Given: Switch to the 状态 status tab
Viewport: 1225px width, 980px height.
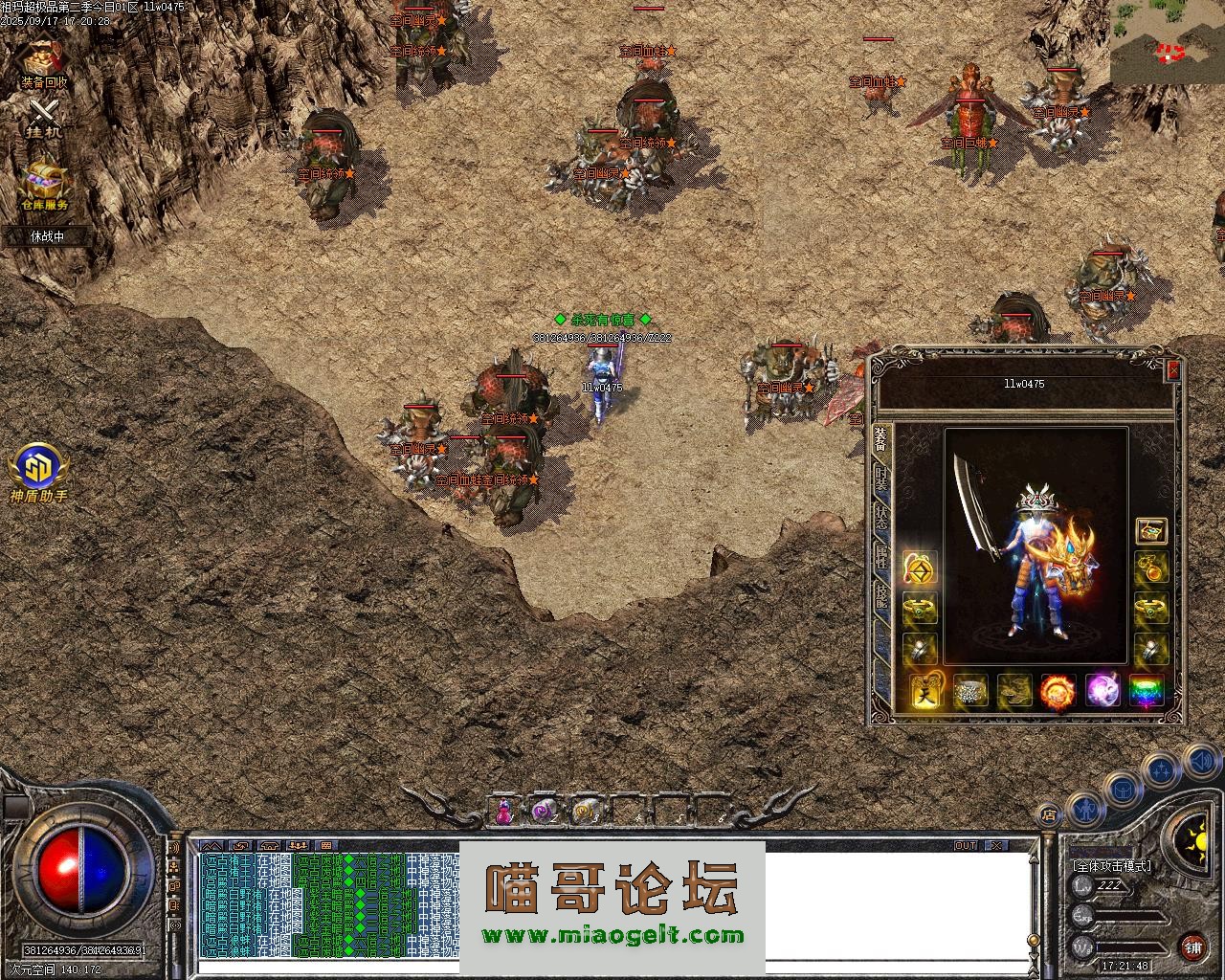Looking at the screenshot, I should pyautogui.click(x=881, y=518).
